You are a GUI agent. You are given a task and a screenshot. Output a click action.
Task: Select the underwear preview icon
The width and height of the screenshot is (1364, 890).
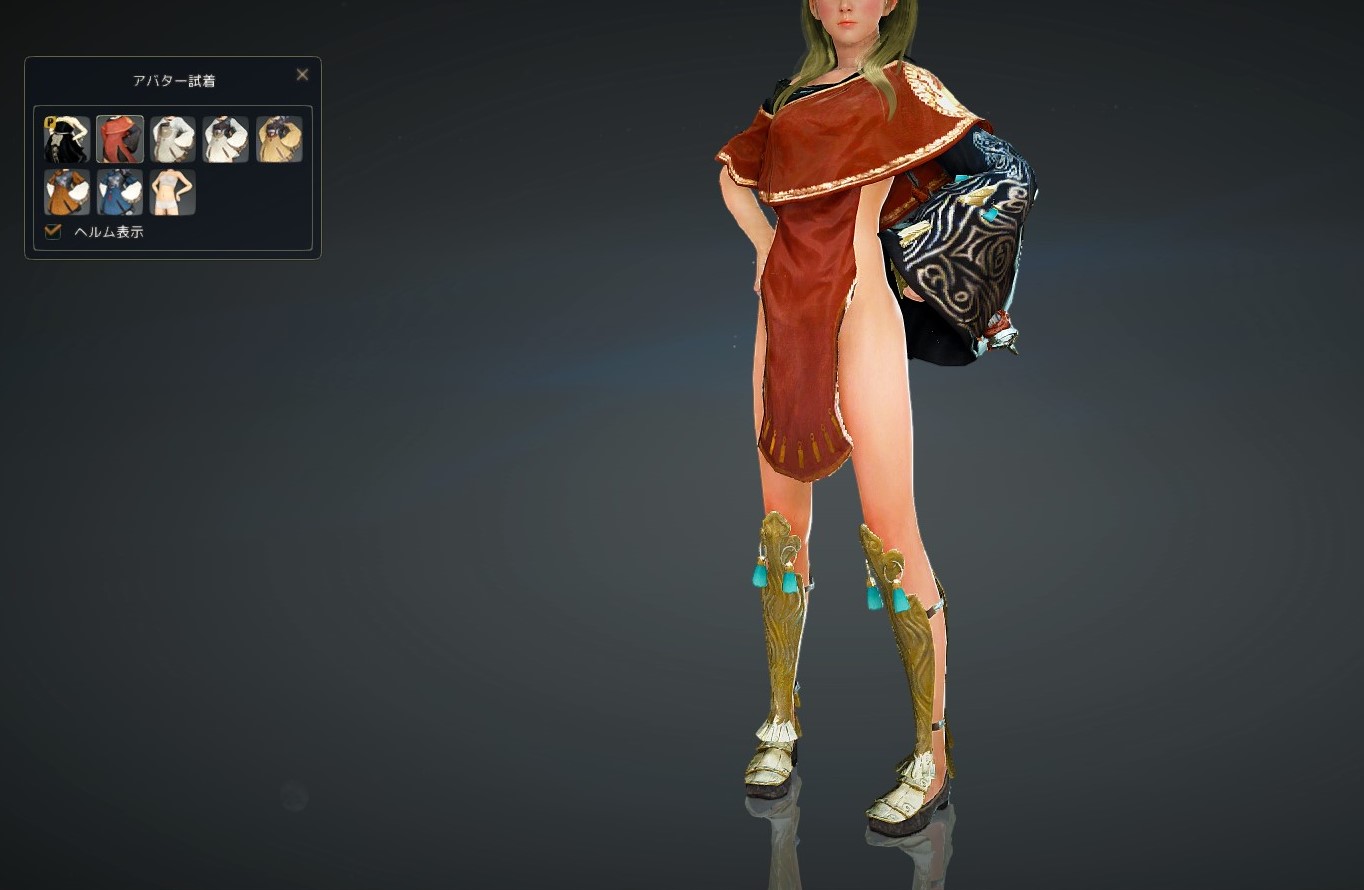click(172, 192)
